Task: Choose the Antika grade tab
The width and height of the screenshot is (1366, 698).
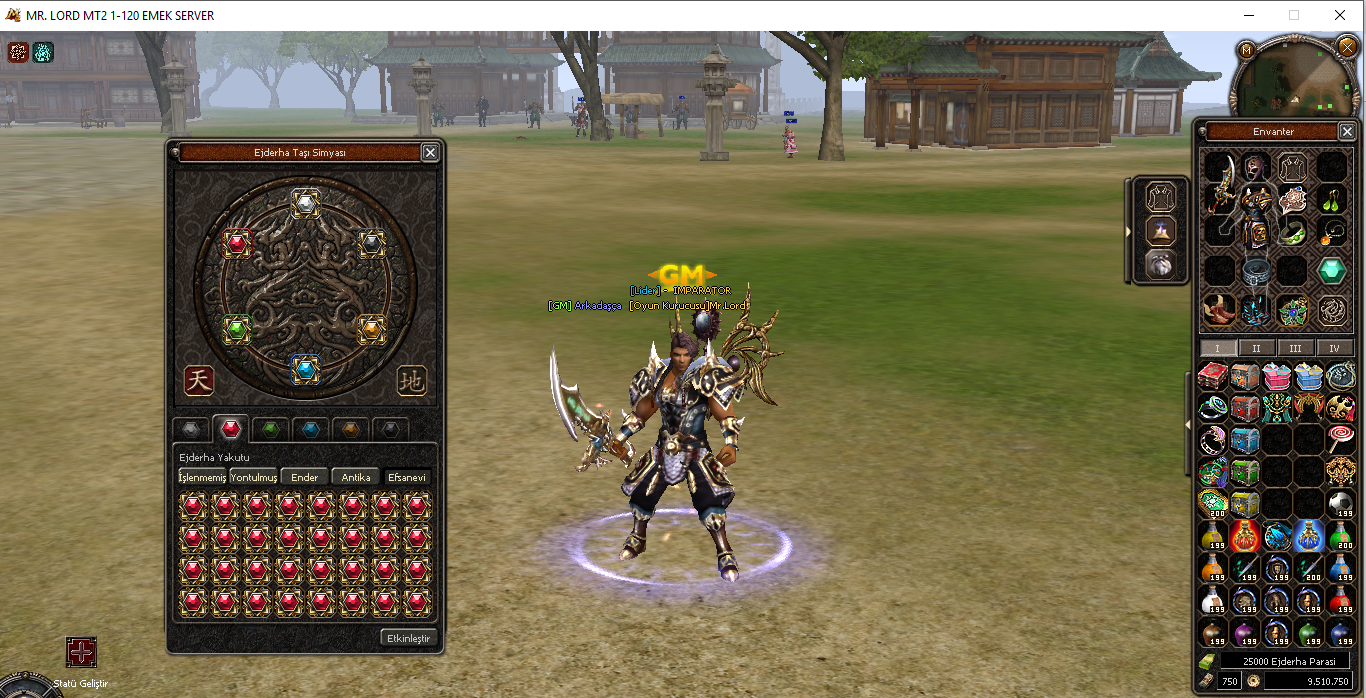Action: (355, 477)
